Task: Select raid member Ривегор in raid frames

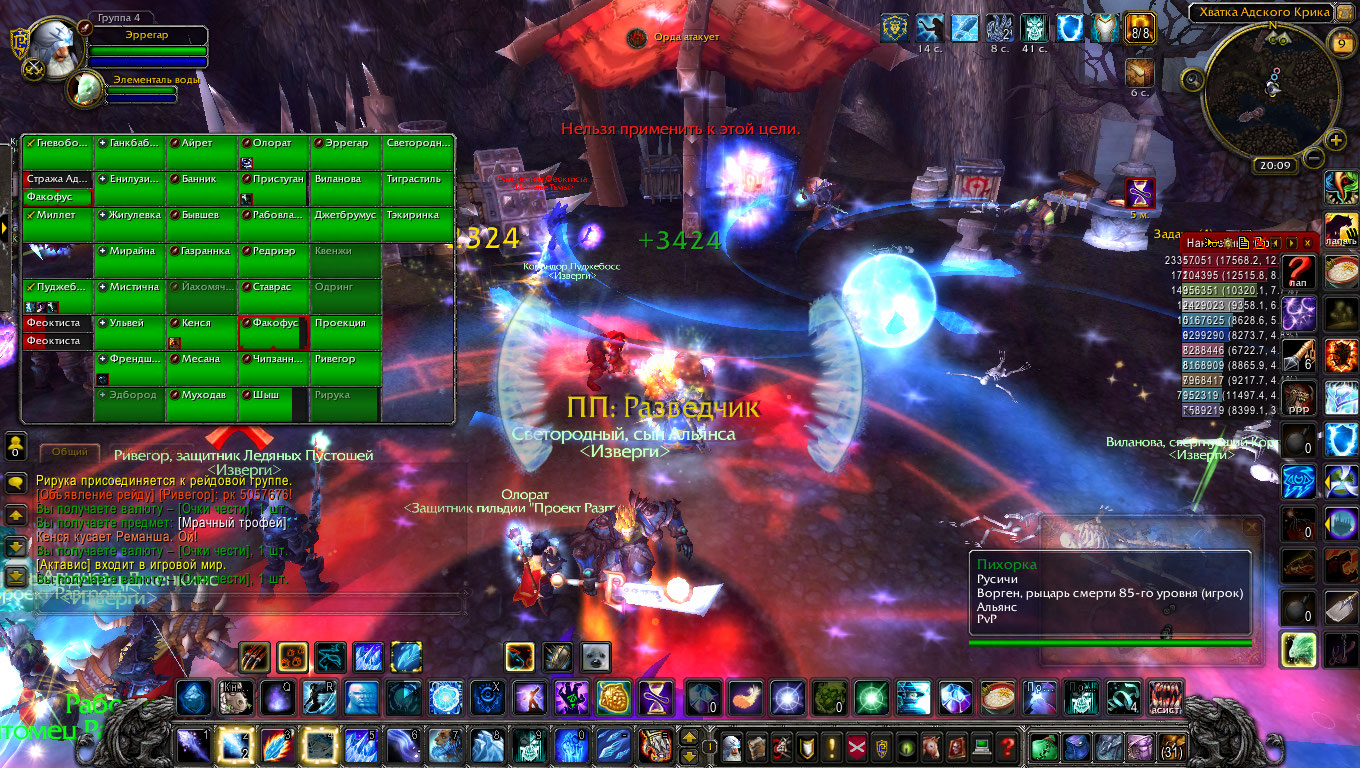Action: 345,360
